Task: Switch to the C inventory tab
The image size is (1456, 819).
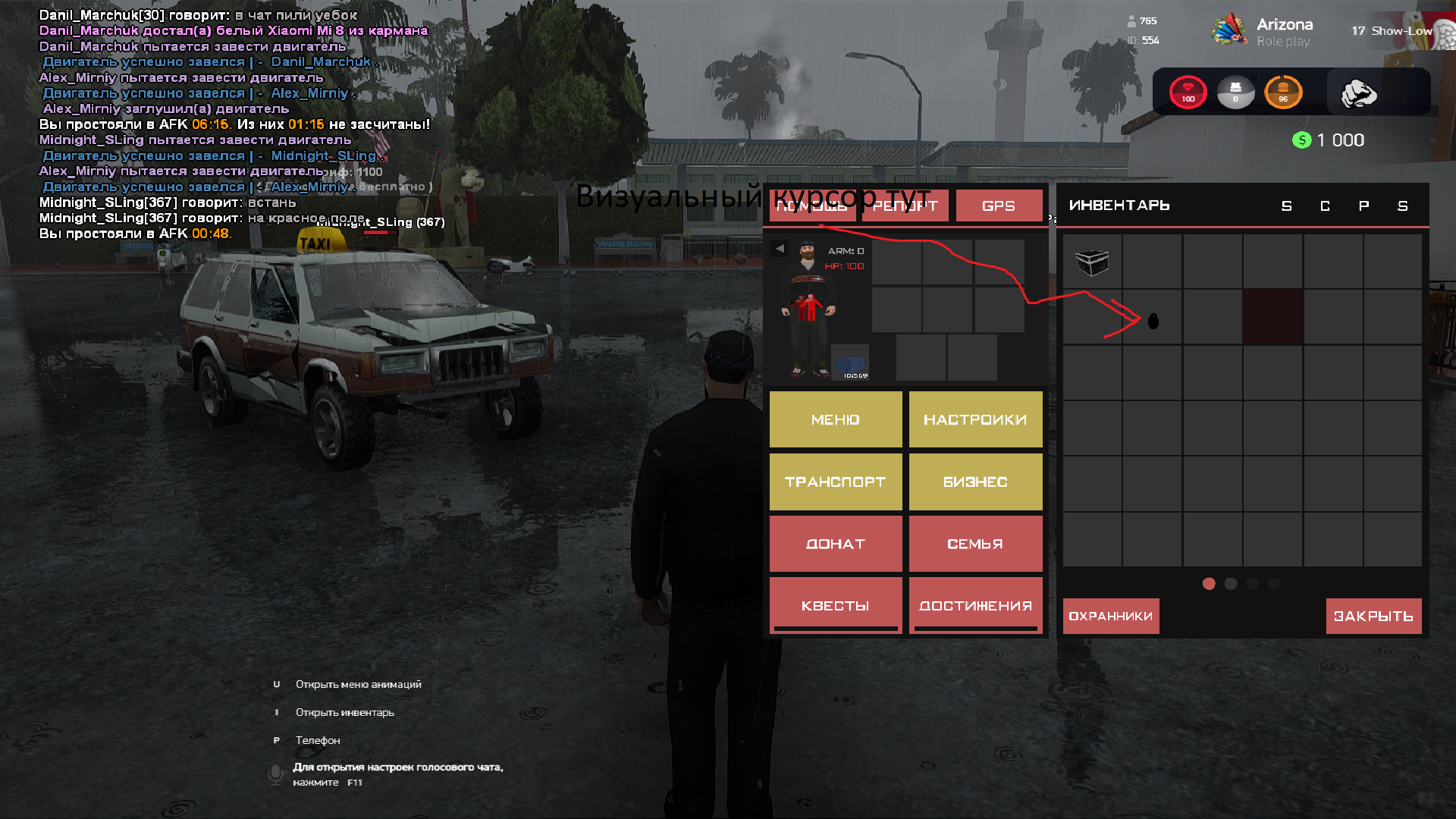Action: tap(1325, 206)
